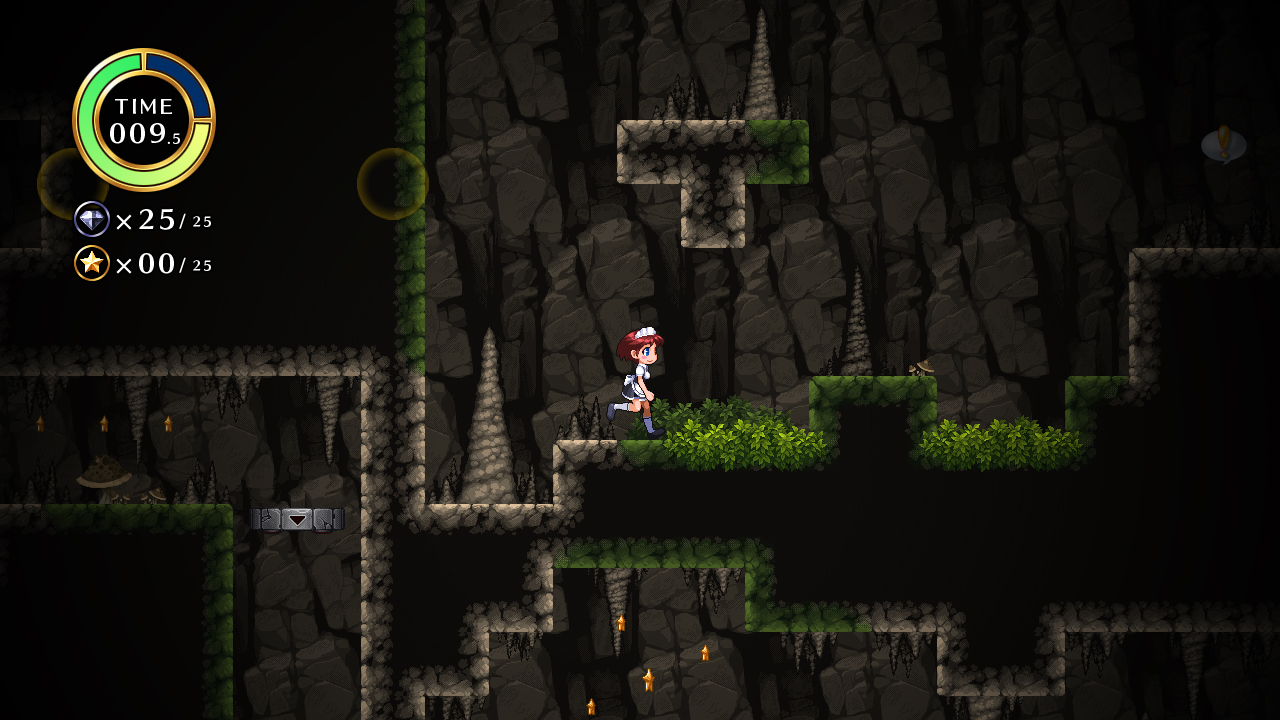Click the brown mushroom sprite on left ledge
This screenshot has width=1280, height=720.
[103, 475]
